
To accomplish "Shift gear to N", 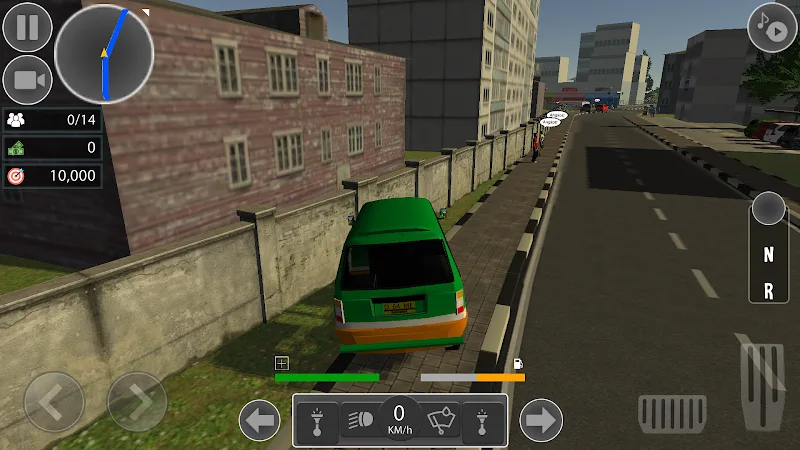I will pyautogui.click(x=768, y=254).
